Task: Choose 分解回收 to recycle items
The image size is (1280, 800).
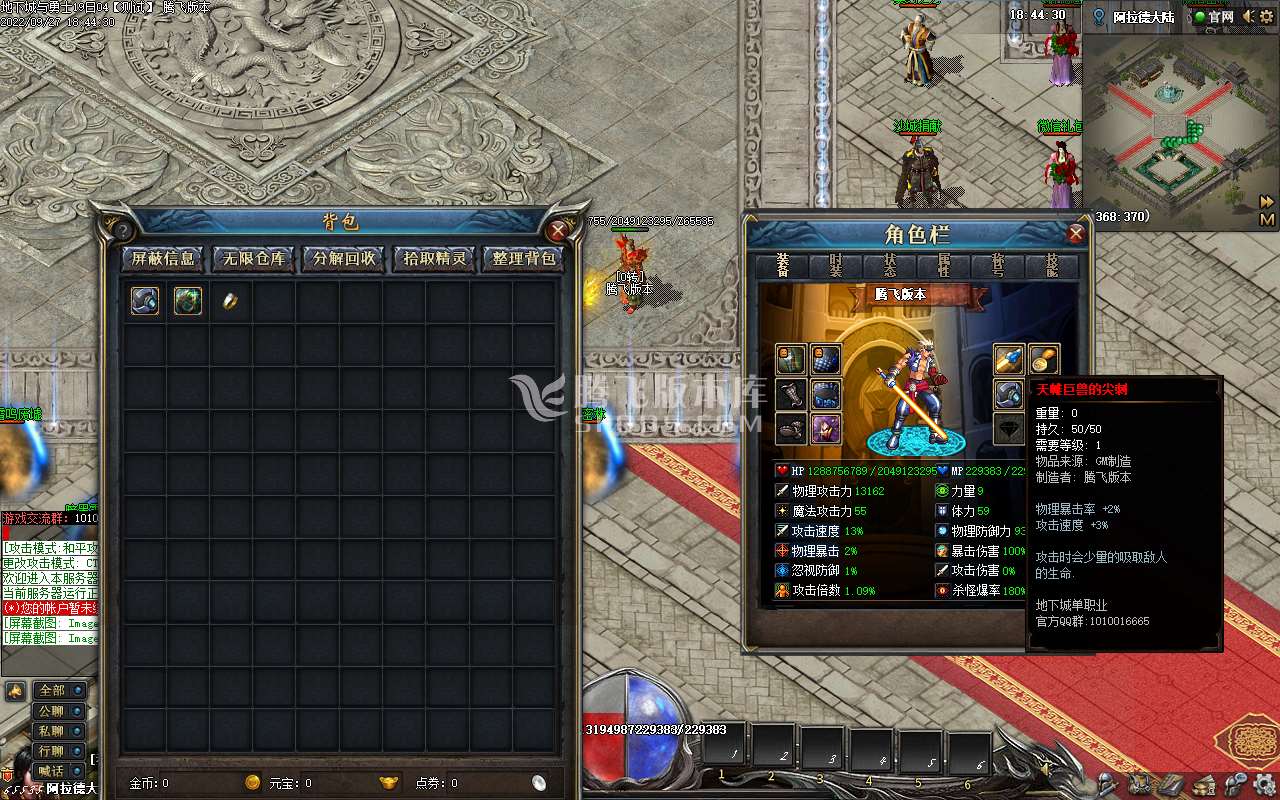Action: (344, 259)
